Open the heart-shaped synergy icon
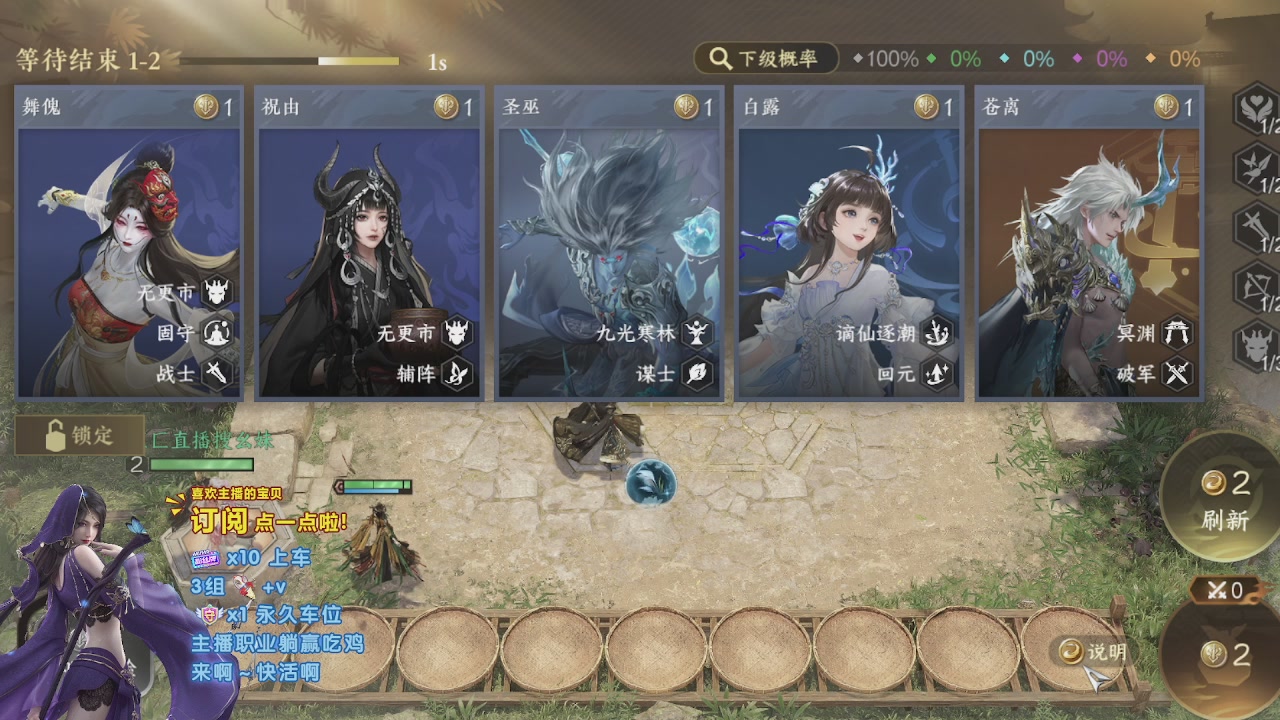 (1256, 108)
